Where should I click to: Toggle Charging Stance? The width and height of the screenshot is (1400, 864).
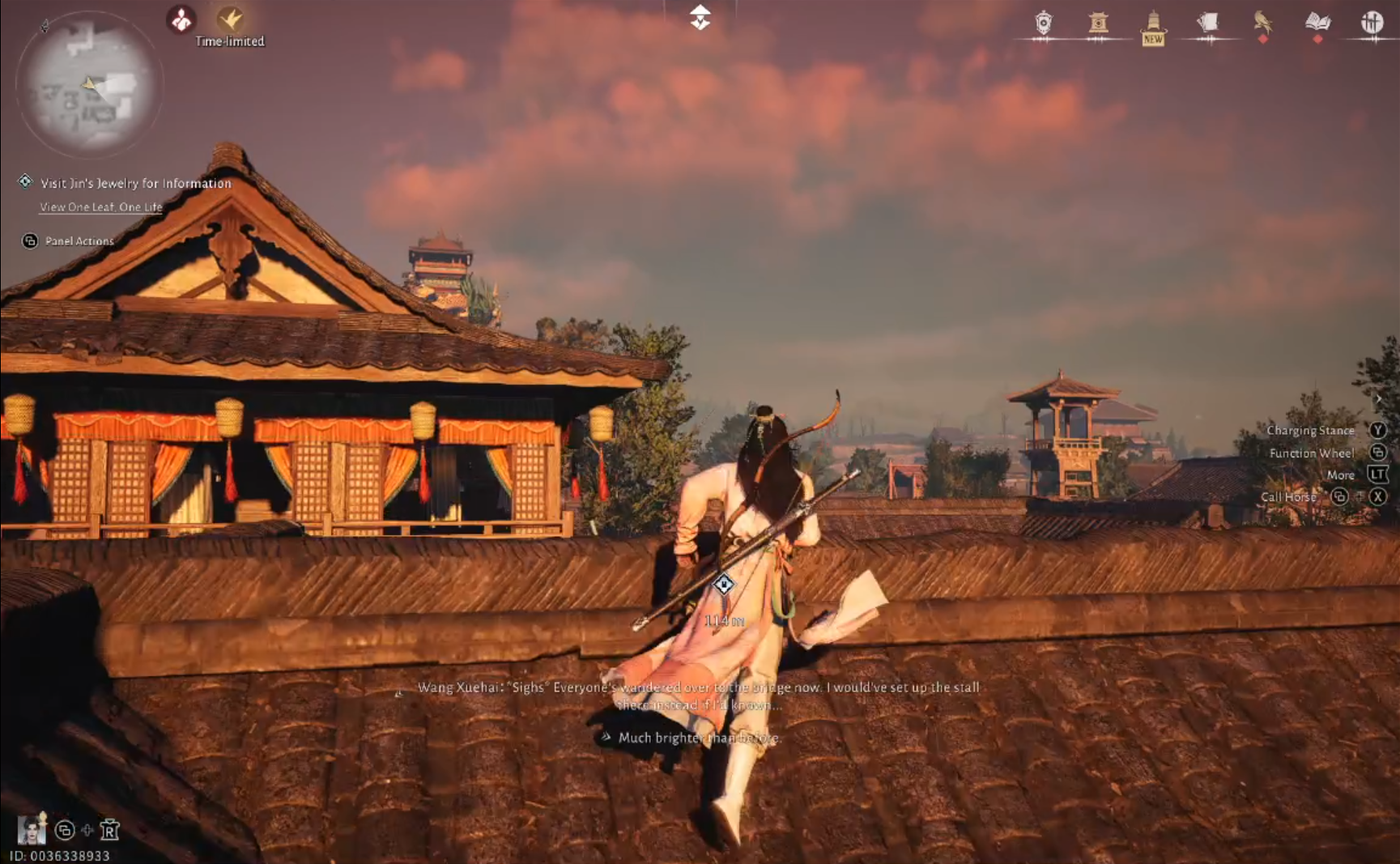pyautogui.click(x=1379, y=430)
